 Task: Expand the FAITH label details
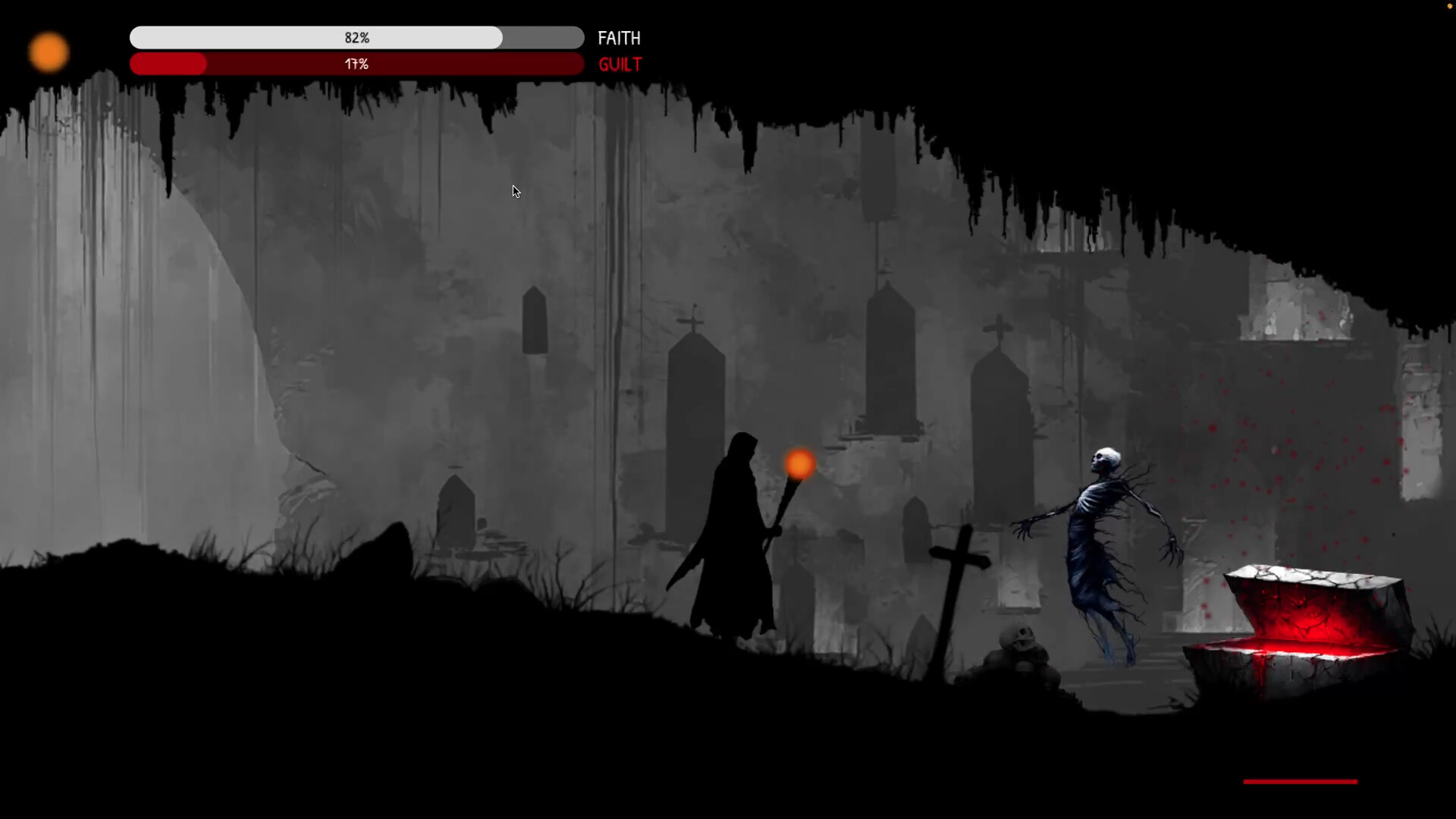coord(619,38)
